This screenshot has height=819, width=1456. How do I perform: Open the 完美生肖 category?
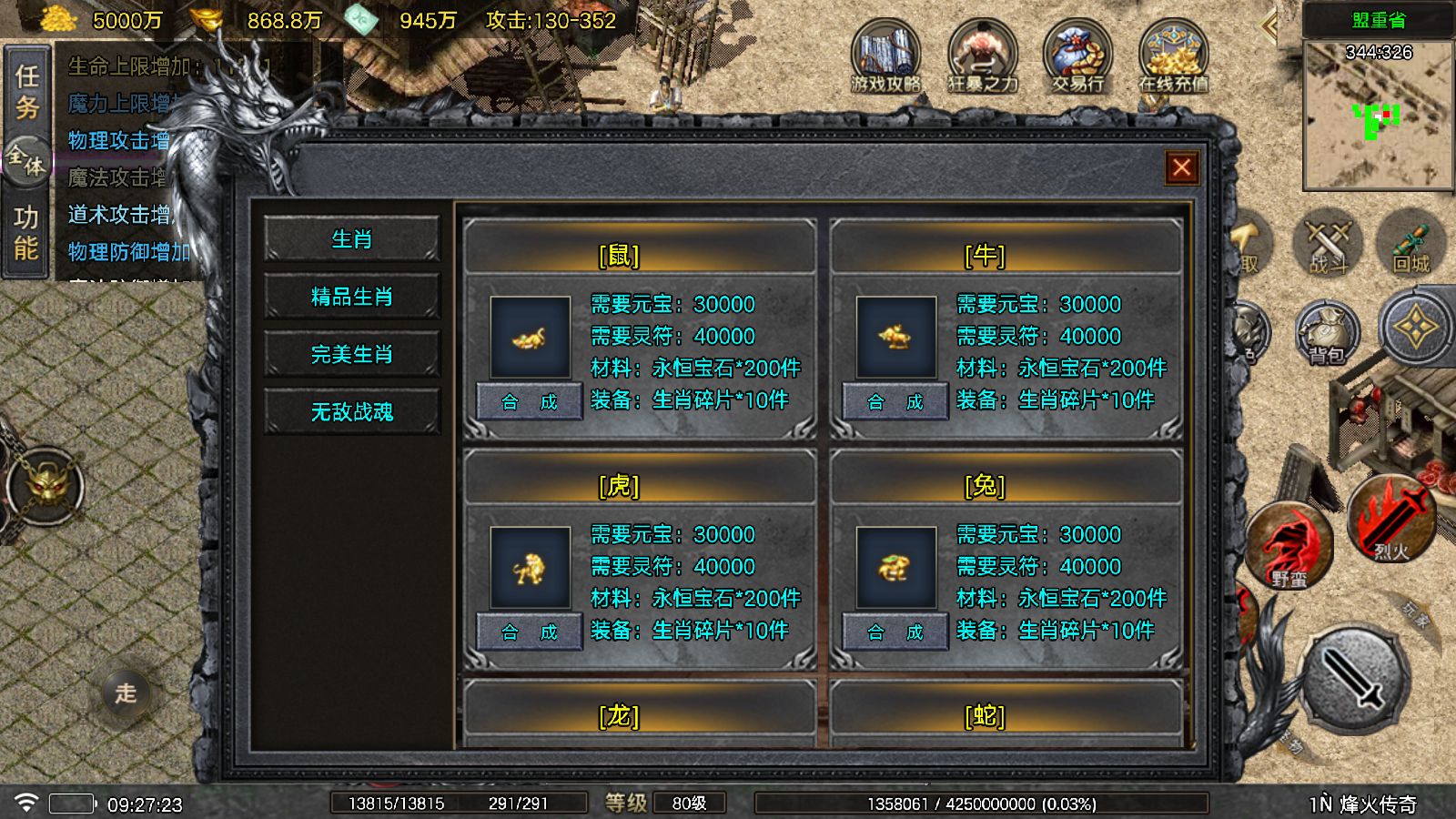tap(352, 353)
